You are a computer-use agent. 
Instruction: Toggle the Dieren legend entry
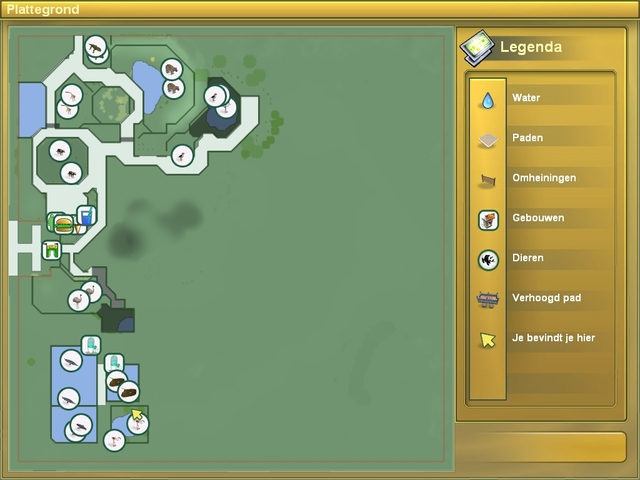coord(488,260)
